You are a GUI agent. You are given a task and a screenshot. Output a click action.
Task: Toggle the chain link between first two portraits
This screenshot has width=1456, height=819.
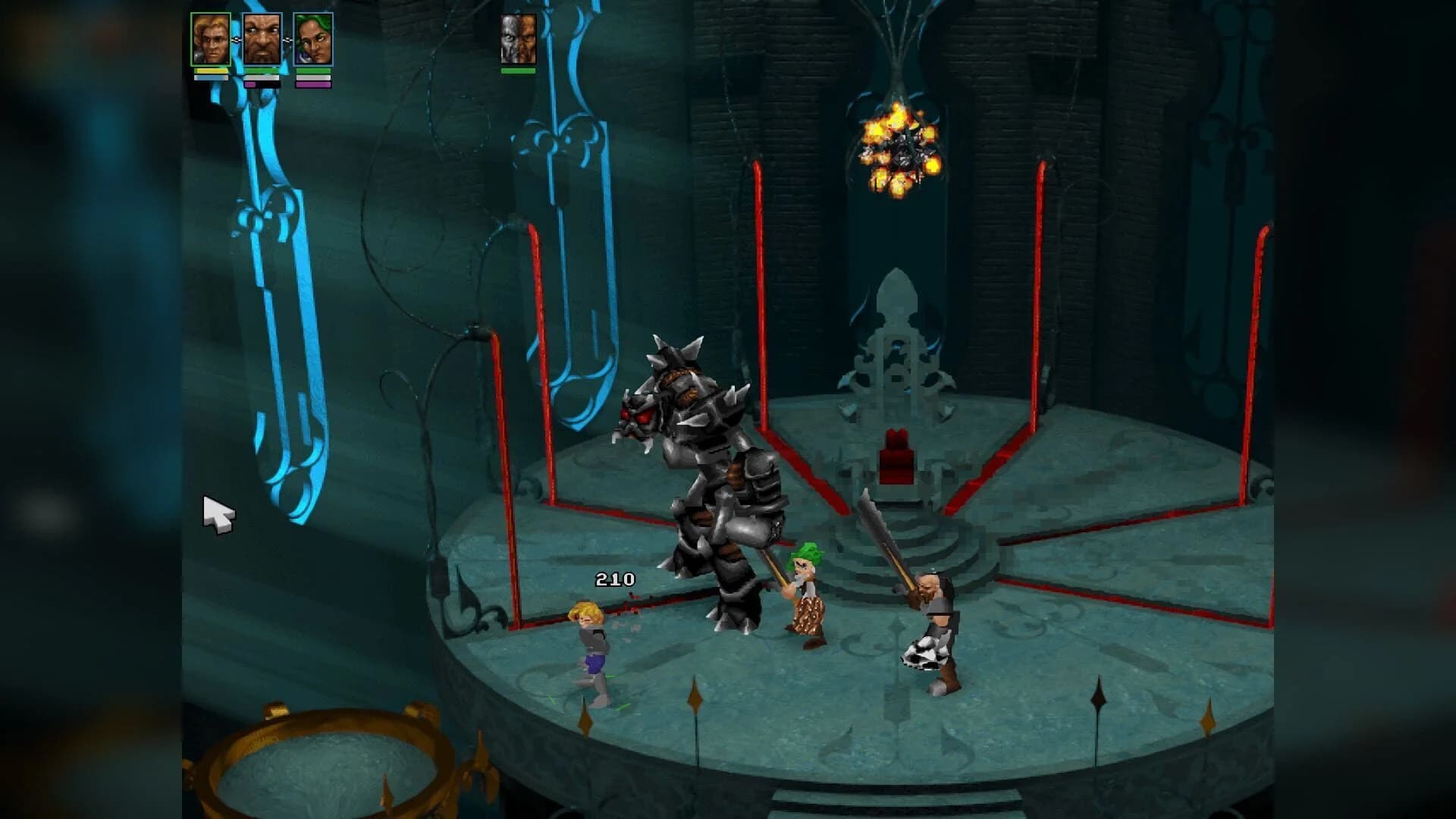click(x=237, y=39)
